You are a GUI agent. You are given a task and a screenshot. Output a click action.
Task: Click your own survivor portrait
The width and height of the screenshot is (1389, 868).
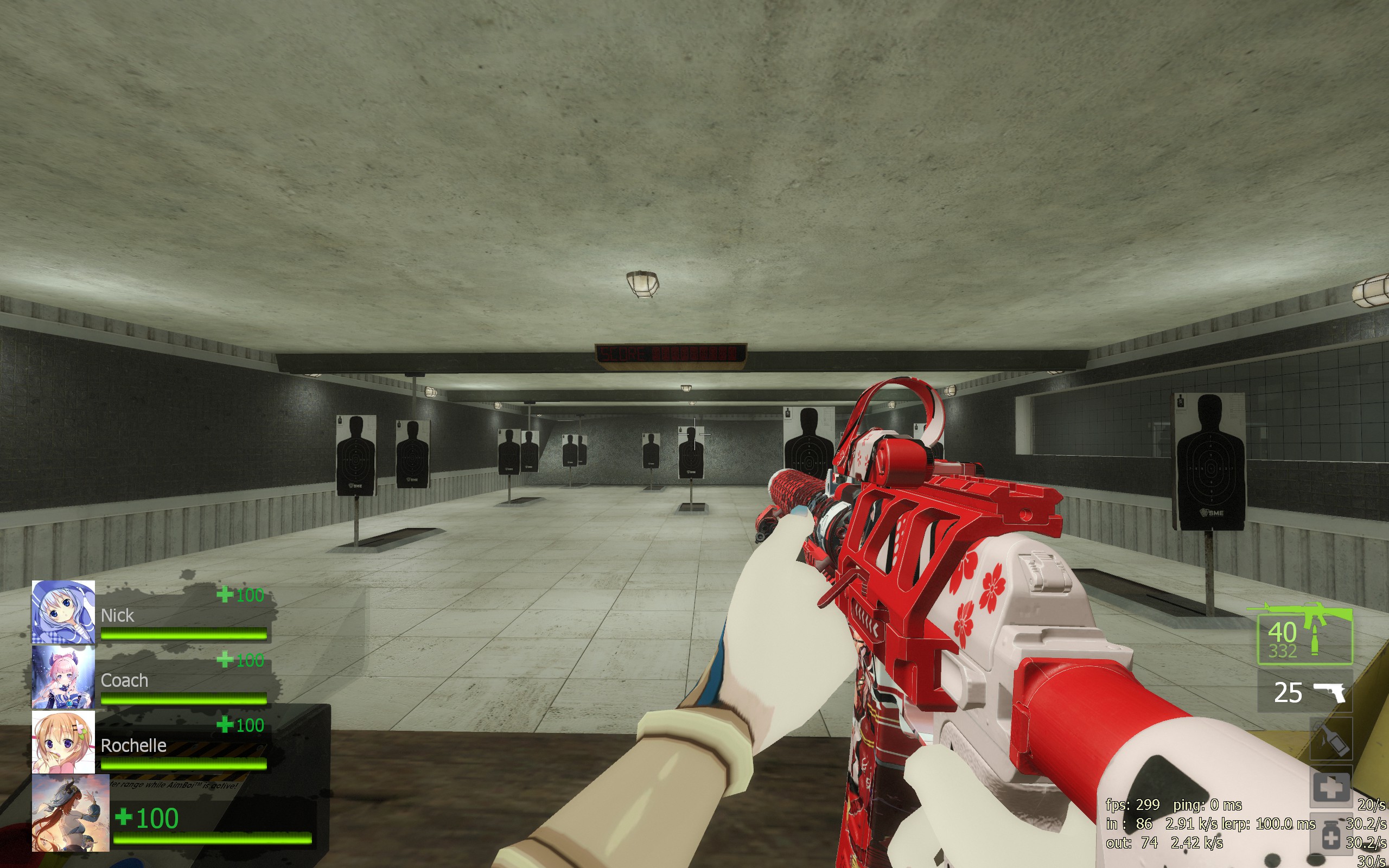click(71, 813)
